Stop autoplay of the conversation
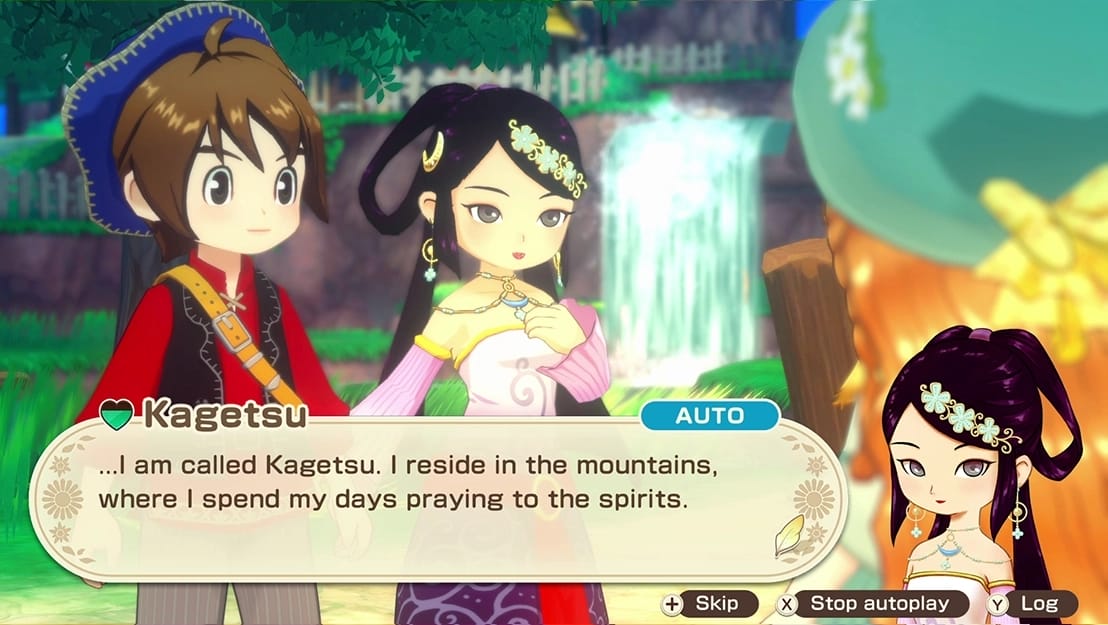 pyautogui.click(x=873, y=603)
